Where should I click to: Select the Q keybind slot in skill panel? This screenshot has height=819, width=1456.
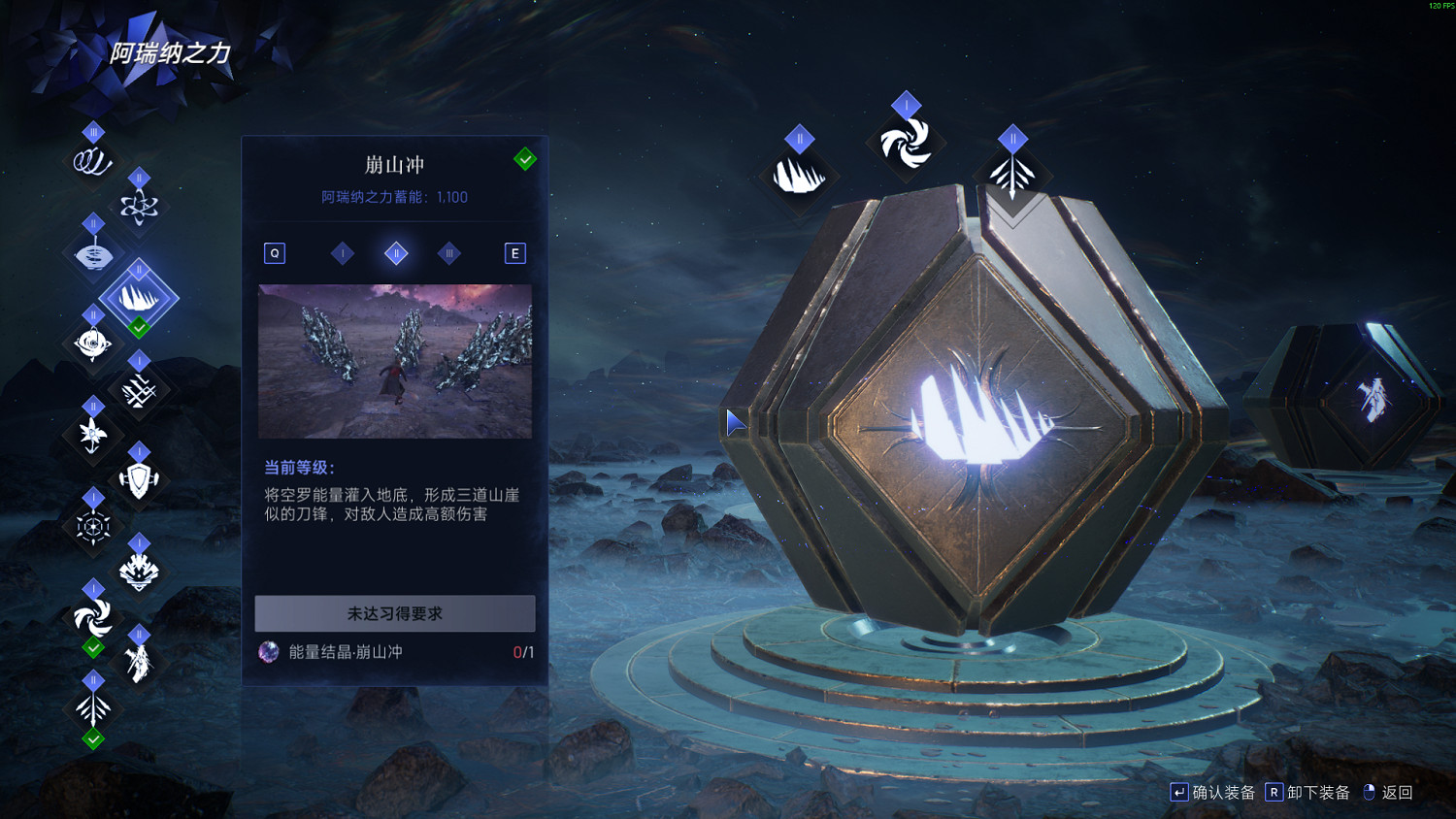click(275, 252)
